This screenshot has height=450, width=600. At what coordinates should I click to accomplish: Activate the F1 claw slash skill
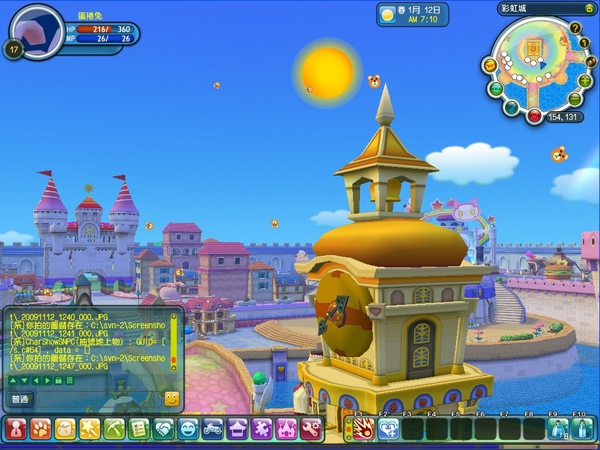(x=364, y=429)
